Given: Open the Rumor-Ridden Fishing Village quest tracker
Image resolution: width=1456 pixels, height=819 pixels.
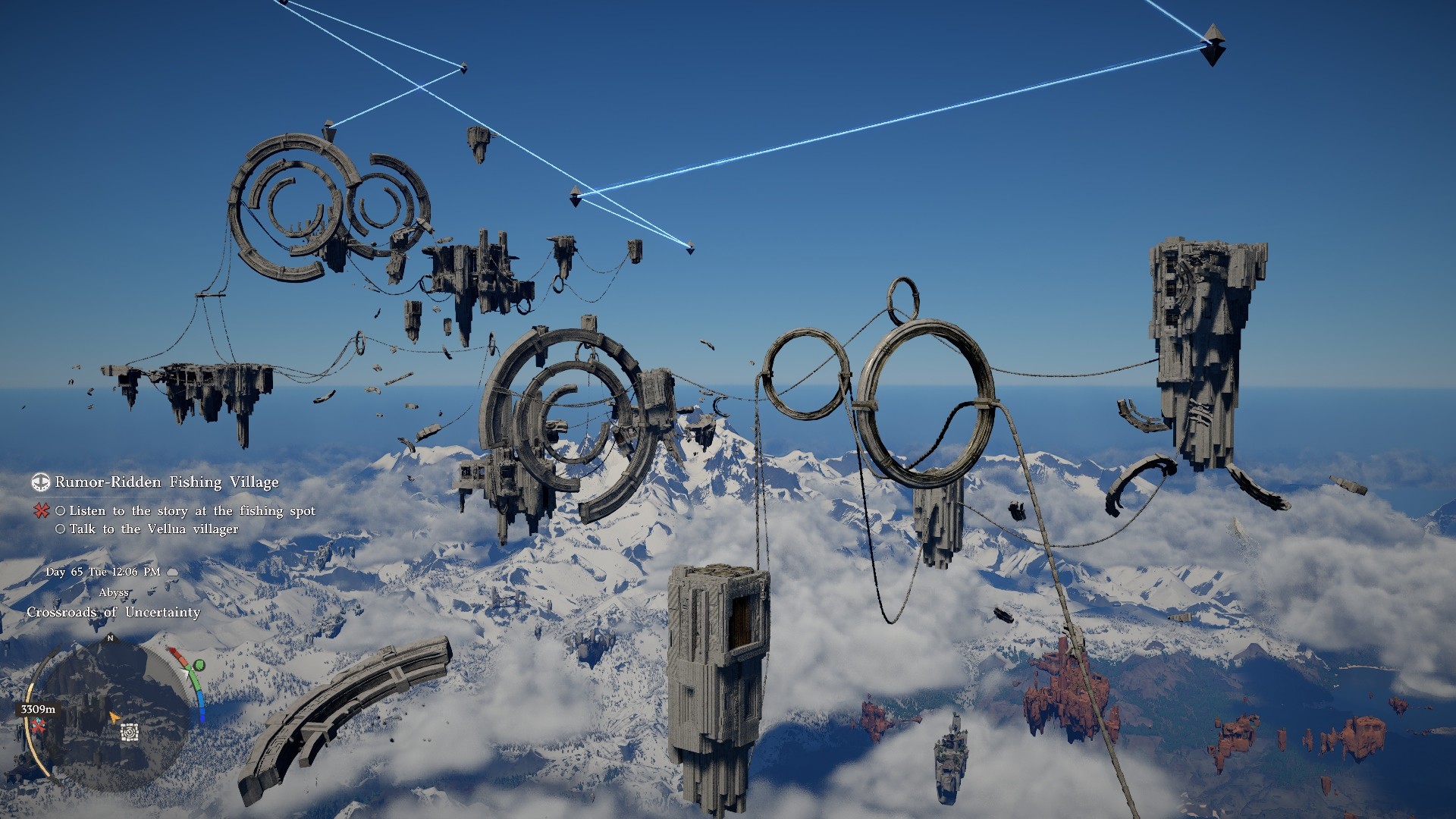Looking at the screenshot, I should pos(167,482).
